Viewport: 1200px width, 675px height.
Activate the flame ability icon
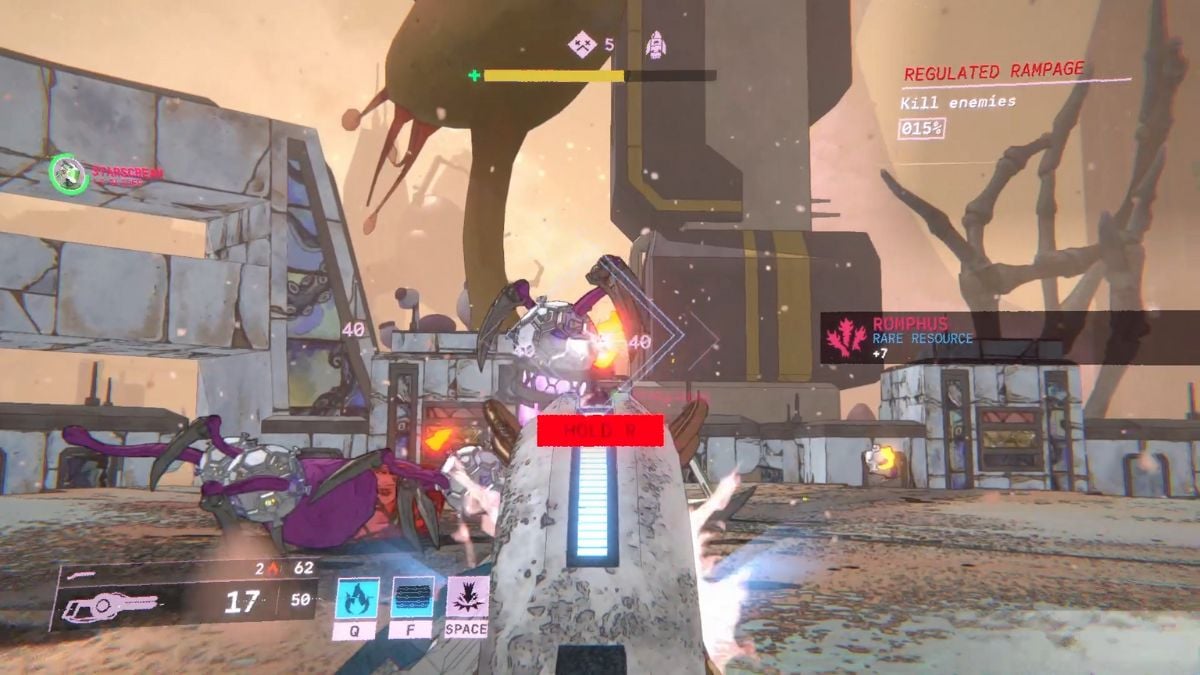point(355,598)
